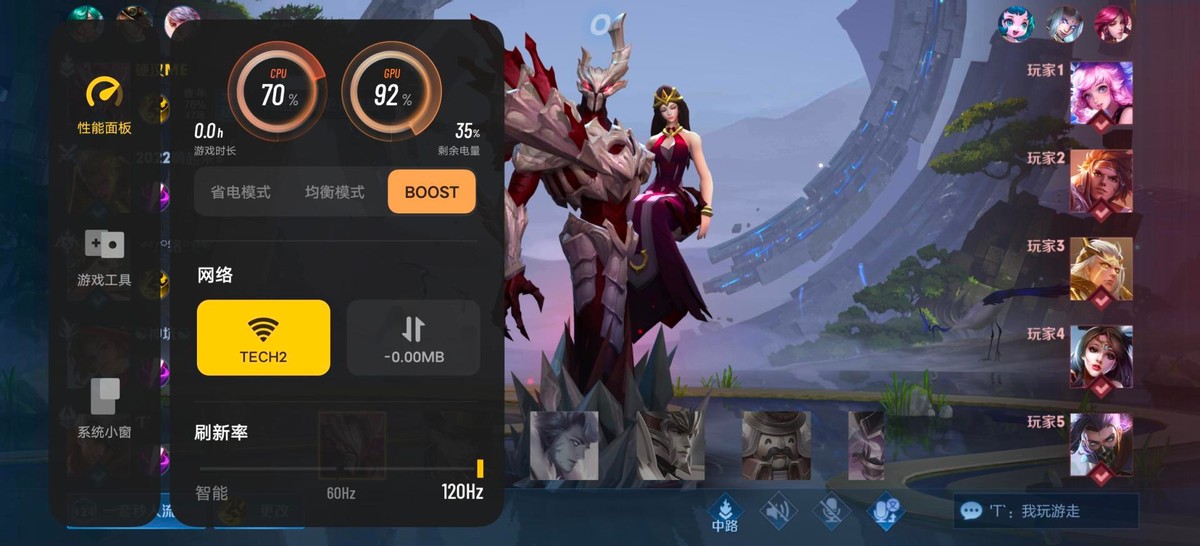The height and width of the screenshot is (546, 1200).
Task: Set refresh rate to 60Hz
Action: [341, 493]
